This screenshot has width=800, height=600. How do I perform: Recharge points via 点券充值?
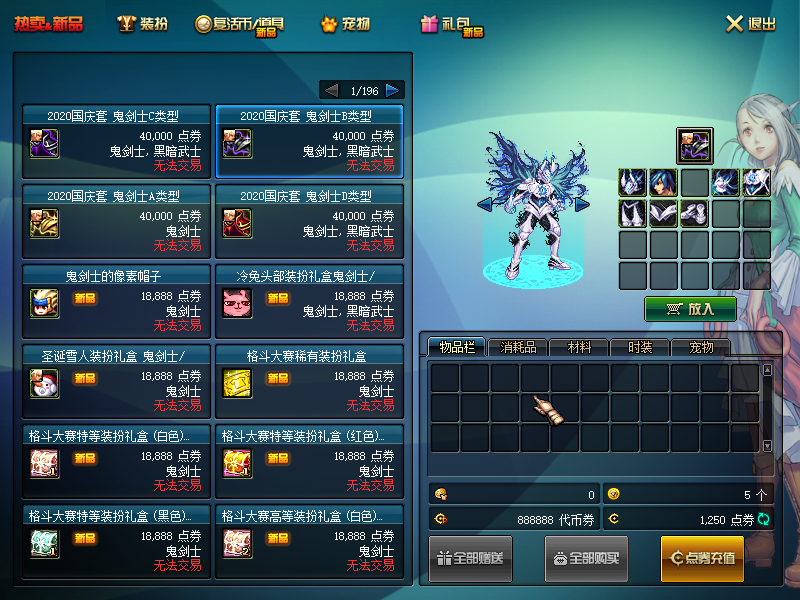(702, 558)
